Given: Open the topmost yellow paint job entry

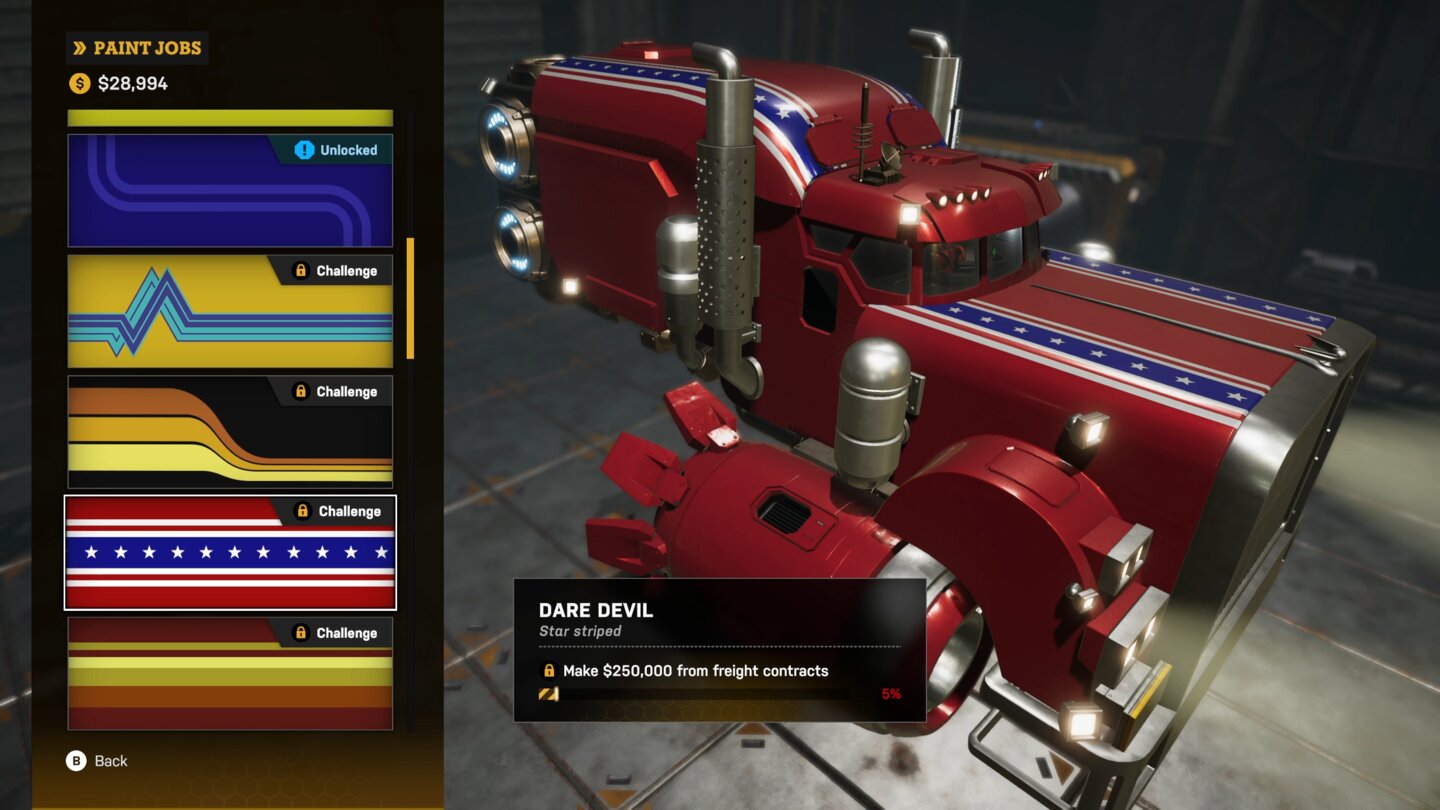Looking at the screenshot, I should pyautogui.click(x=228, y=115).
